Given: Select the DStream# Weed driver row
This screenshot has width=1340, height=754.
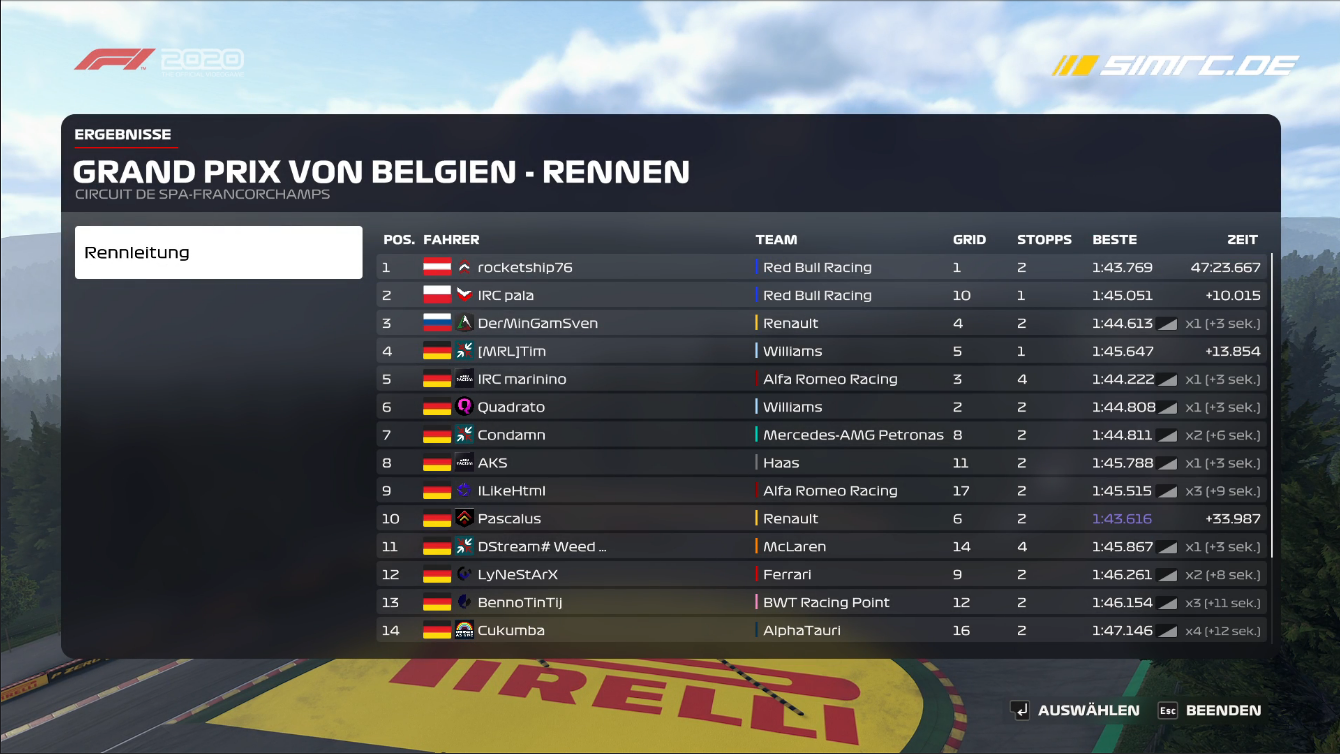Looking at the screenshot, I should pyautogui.click(x=820, y=547).
